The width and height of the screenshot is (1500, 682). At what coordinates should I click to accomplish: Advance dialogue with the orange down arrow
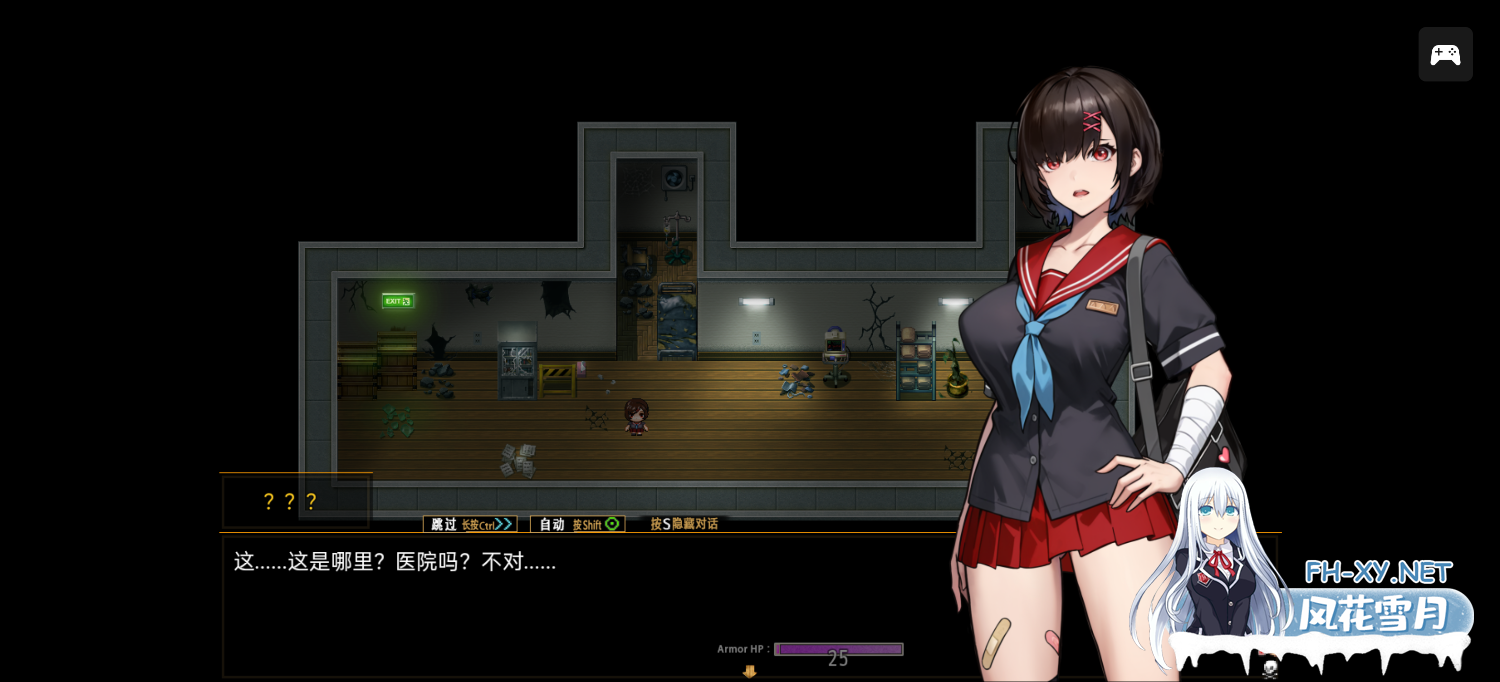[x=749, y=672]
